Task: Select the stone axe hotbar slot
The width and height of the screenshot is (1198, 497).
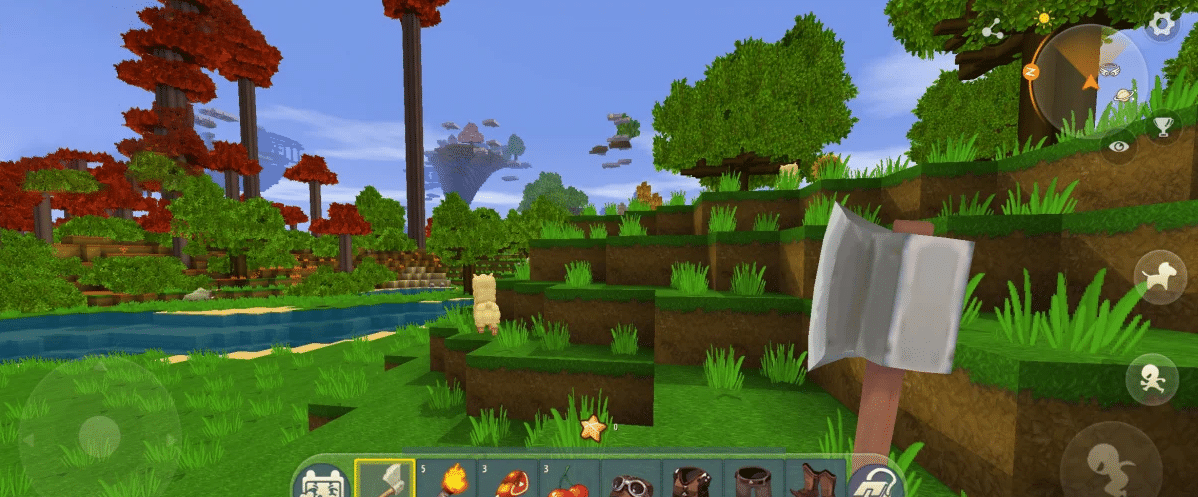Action: [384, 480]
